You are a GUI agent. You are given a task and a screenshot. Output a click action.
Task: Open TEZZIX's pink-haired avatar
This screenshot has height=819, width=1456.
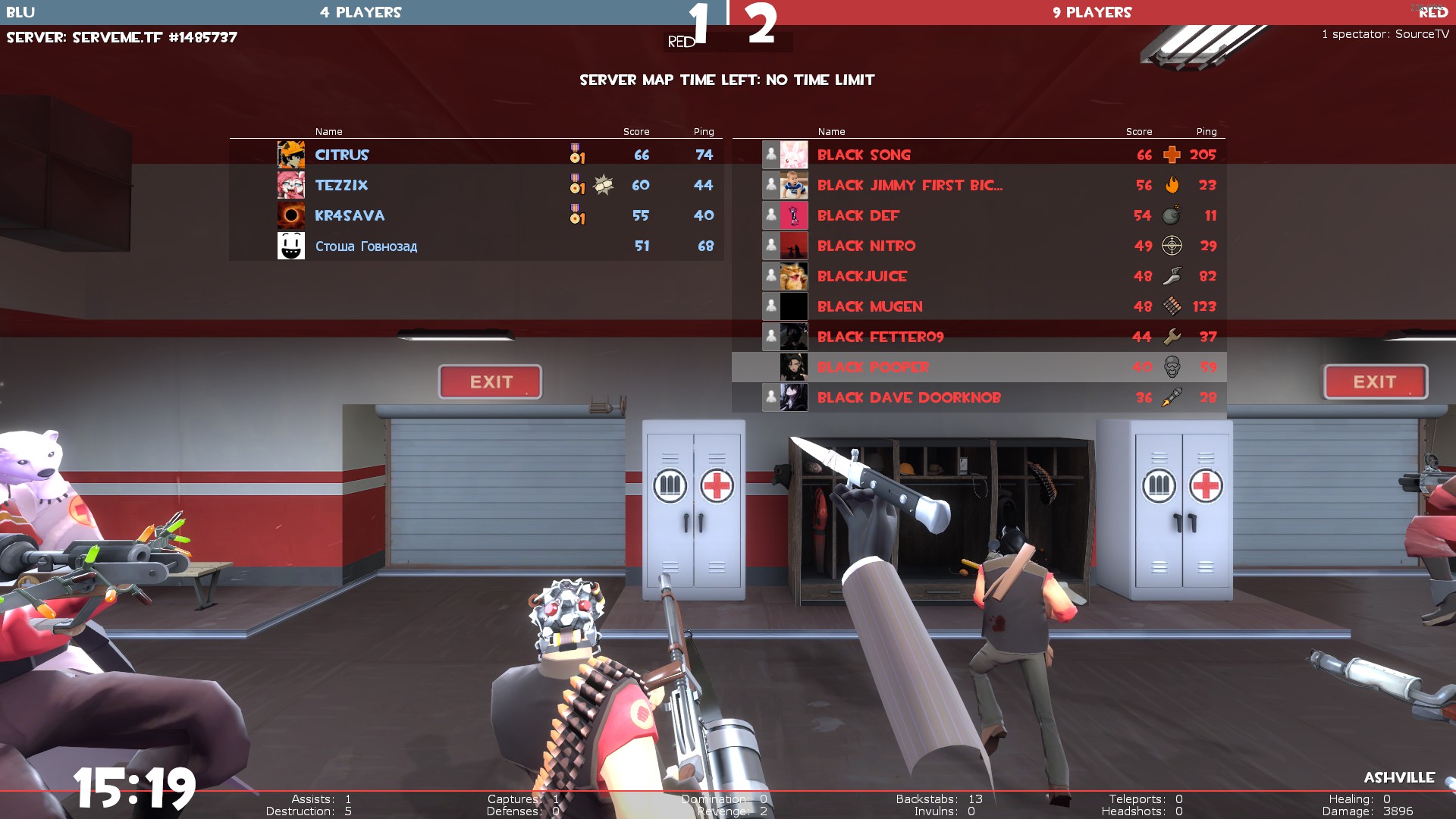[x=291, y=185]
